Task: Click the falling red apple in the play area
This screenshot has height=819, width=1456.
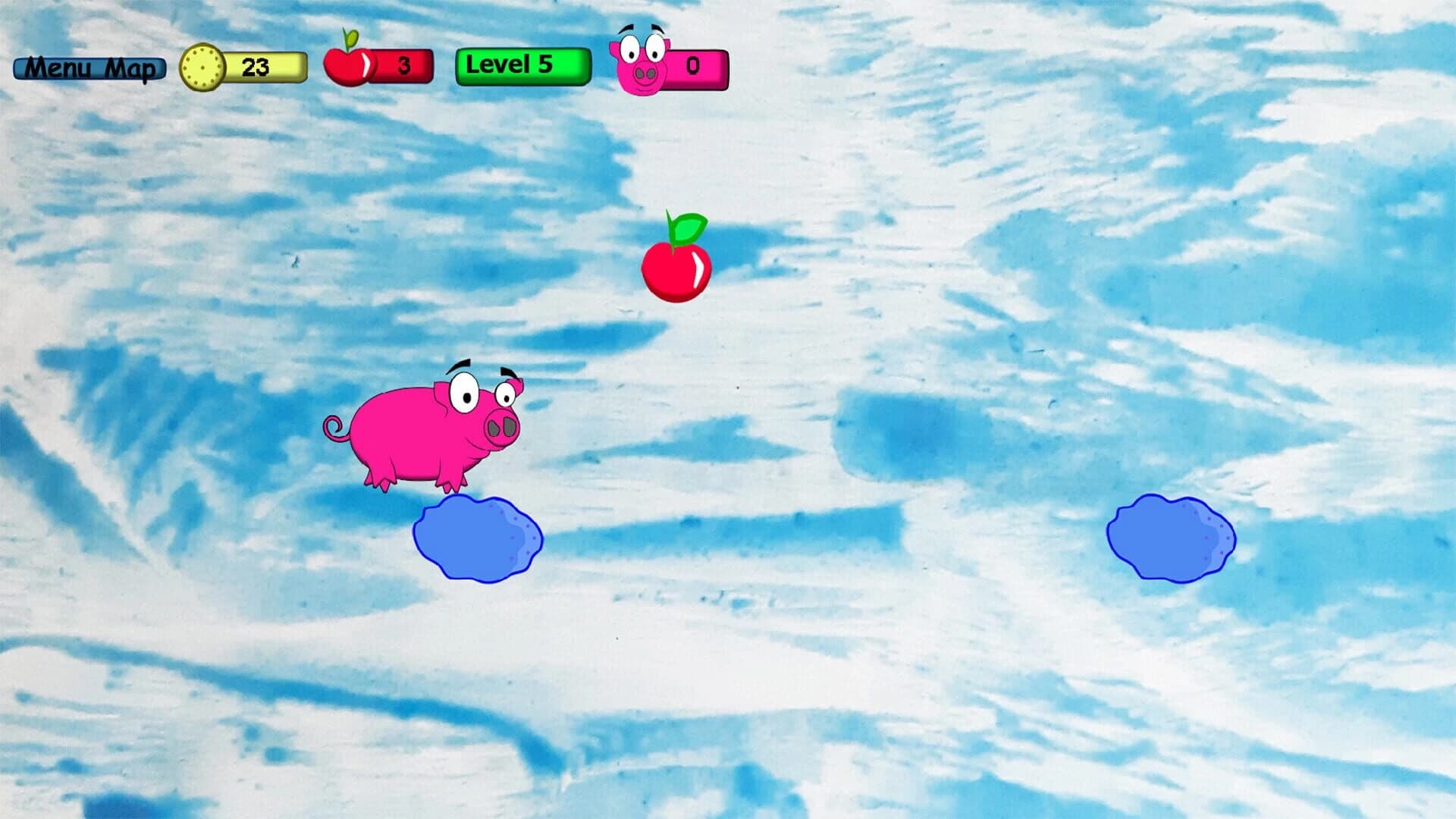Action: point(677,269)
